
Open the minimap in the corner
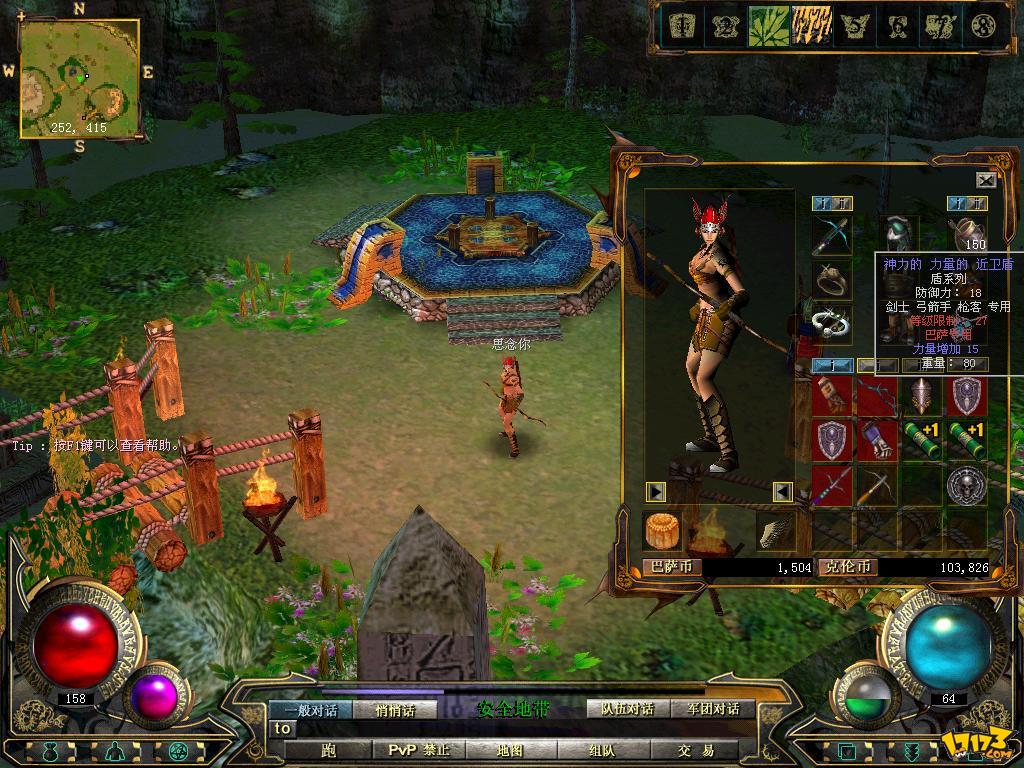coord(79,78)
